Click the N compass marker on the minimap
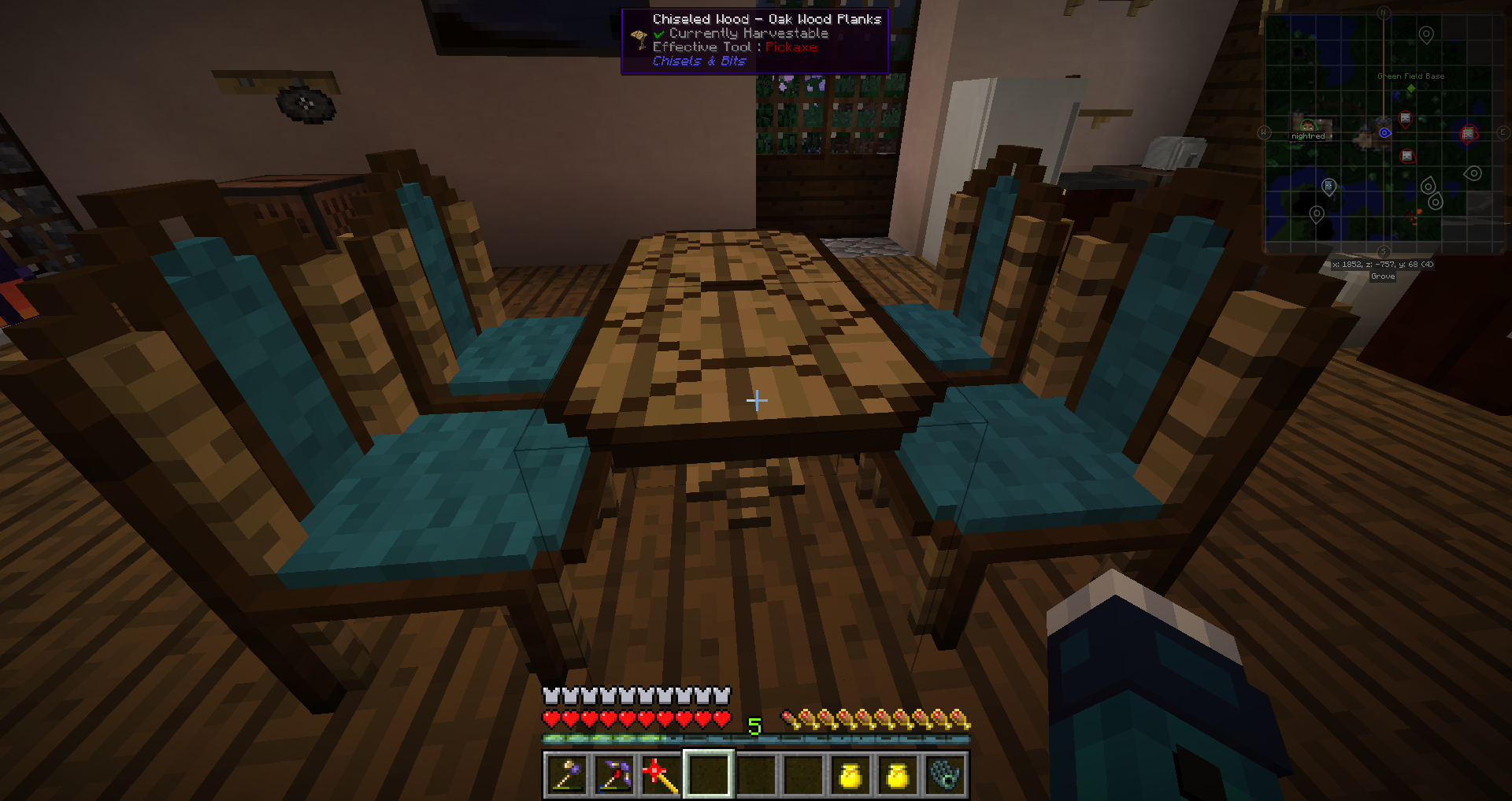The height and width of the screenshot is (801, 1512). pos(1383,12)
